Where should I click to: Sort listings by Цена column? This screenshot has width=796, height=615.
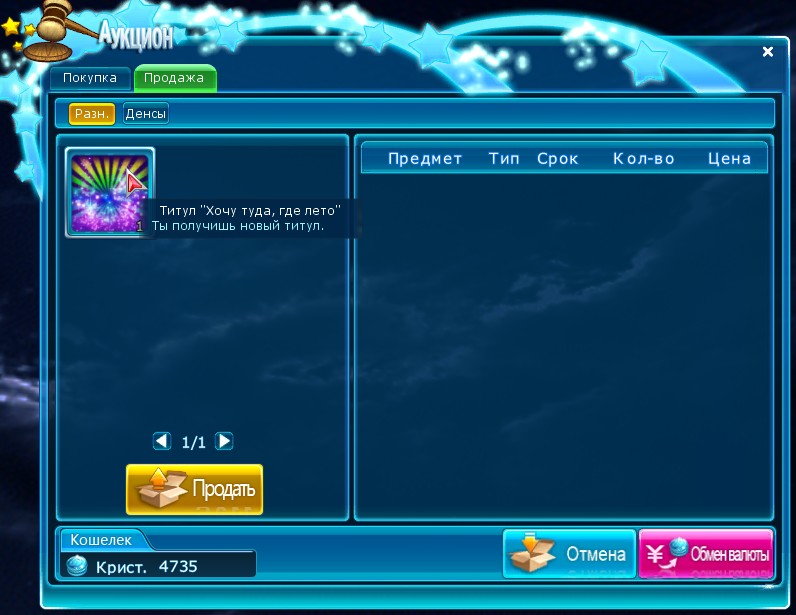(x=729, y=159)
